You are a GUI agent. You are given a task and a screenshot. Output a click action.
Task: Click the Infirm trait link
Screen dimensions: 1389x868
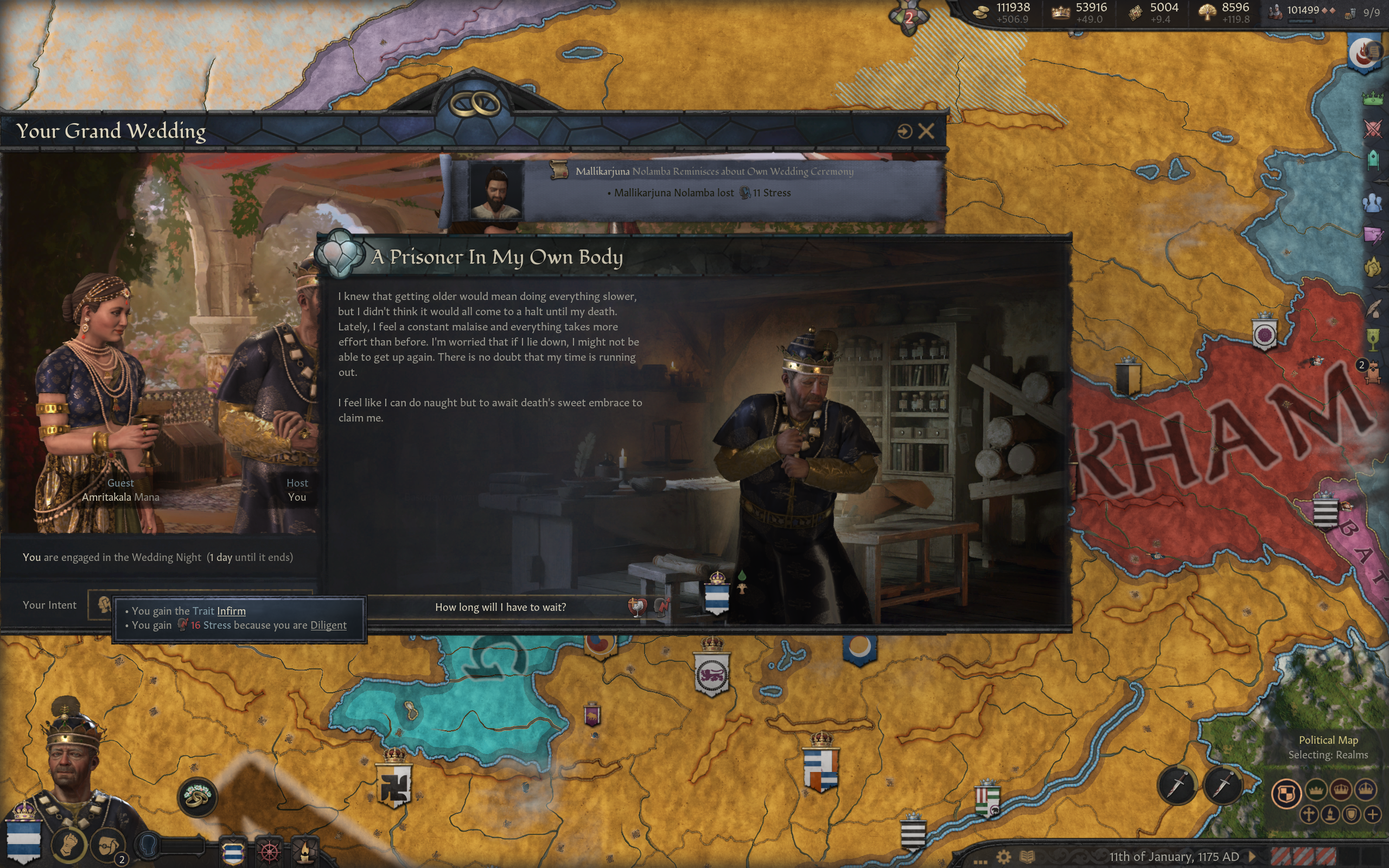pyautogui.click(x=231, y=611)
